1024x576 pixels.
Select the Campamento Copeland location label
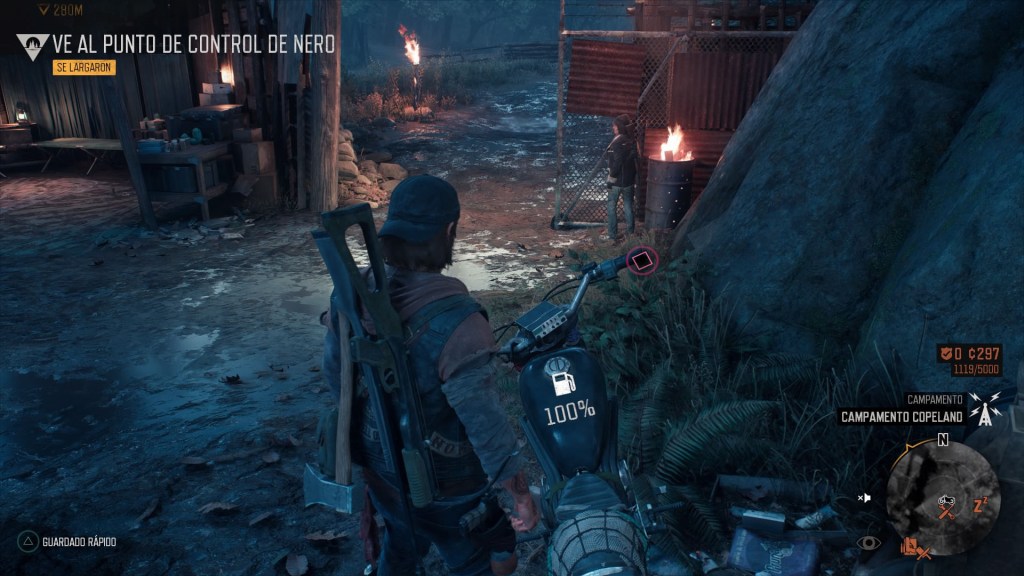point(901,417)
